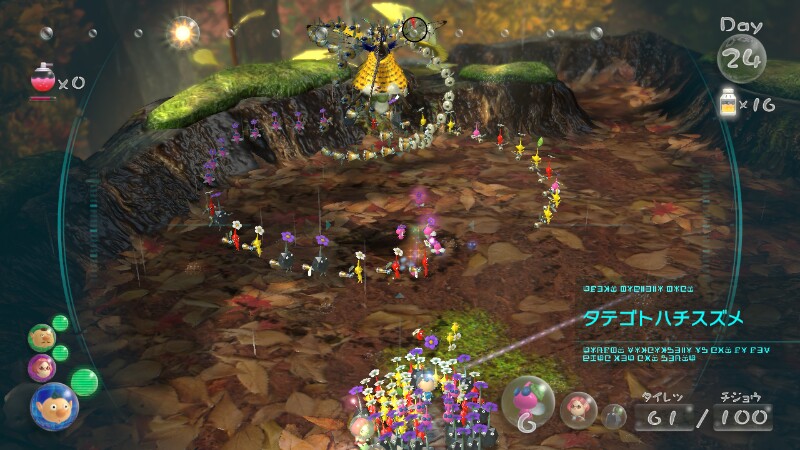Pick the Brittany bubble in throw selector
Screen dimensions: 800x450
pyautogui.click(x=577, y=408)
